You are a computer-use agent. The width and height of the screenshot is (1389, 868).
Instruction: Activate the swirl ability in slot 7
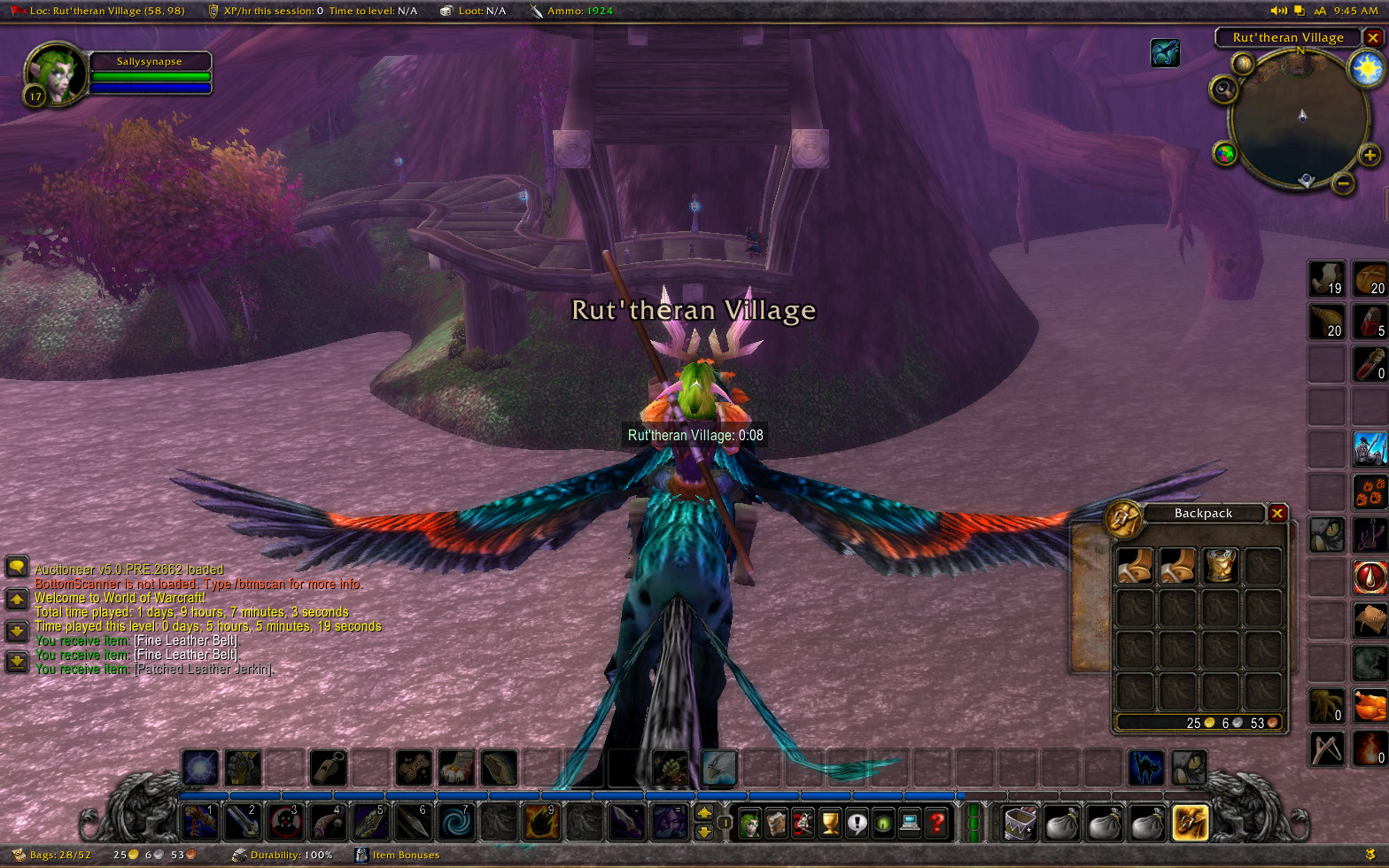pos(455,822)
